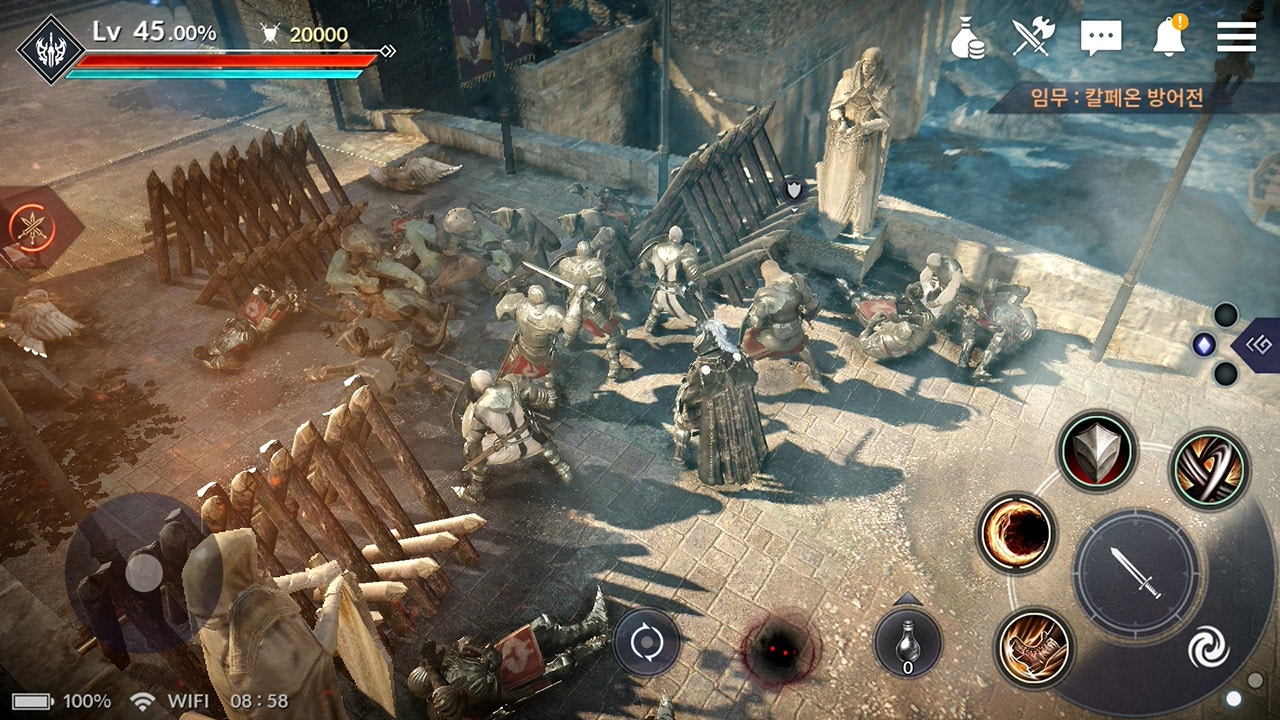This screenshot has width=1280, height=720.
Task: Open the money pouch shop icon
Action: (x=968, y=37)
